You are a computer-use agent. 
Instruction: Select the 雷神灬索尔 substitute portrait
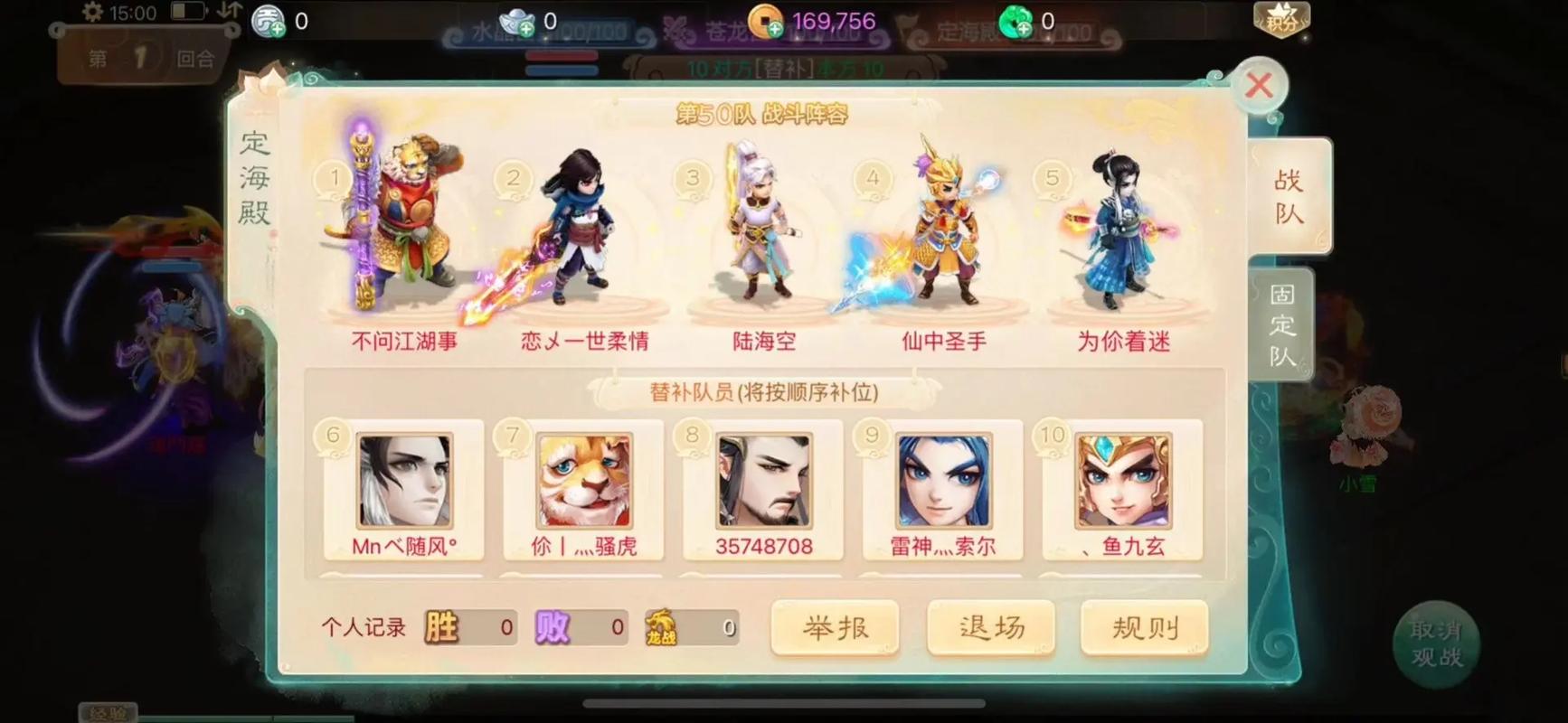pyautogui.click(x=943, y=484)
